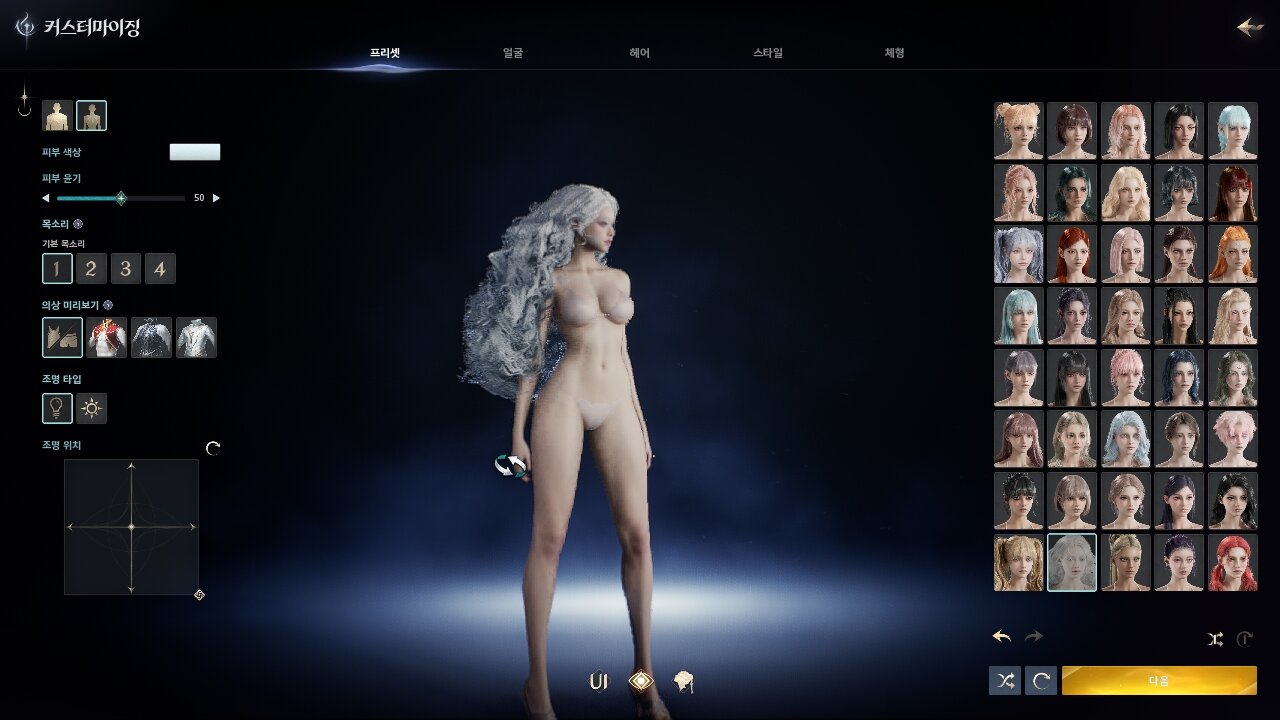Preview the red outfit

(107, 338)
